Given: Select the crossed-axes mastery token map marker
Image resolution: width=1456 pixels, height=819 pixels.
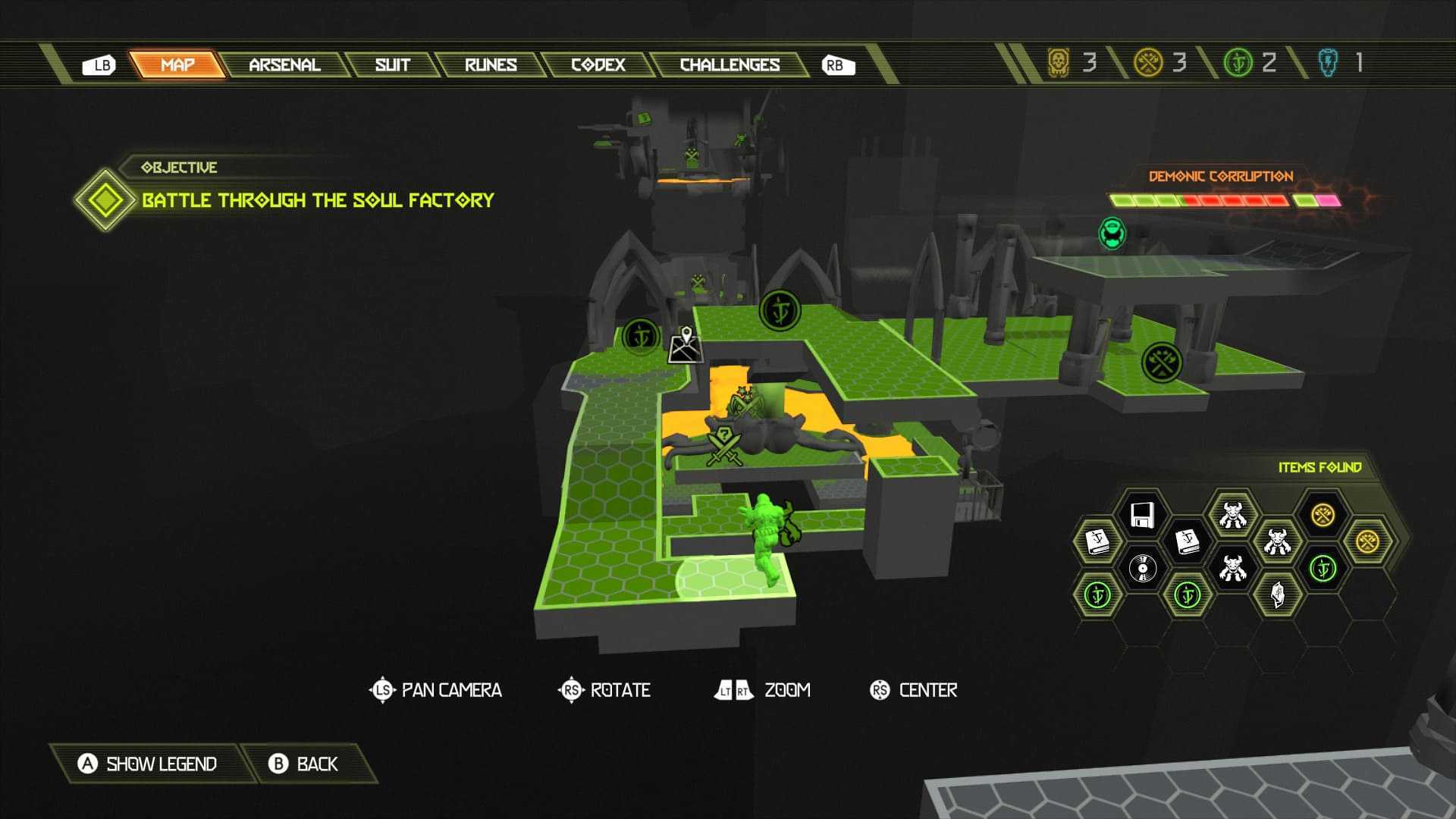Looking at the screenshot, I should click(1161, 362).
